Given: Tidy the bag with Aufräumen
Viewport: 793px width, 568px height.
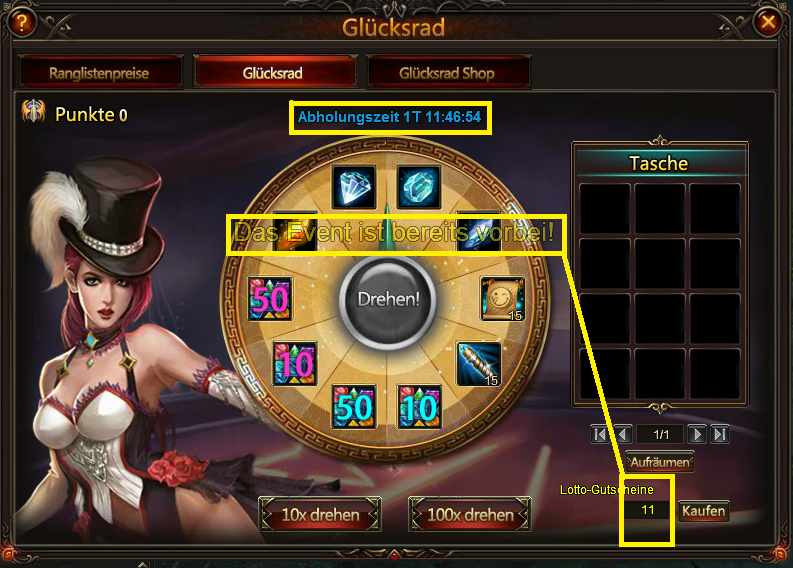Looking at the screenshot, I should (x=659, y=462).
